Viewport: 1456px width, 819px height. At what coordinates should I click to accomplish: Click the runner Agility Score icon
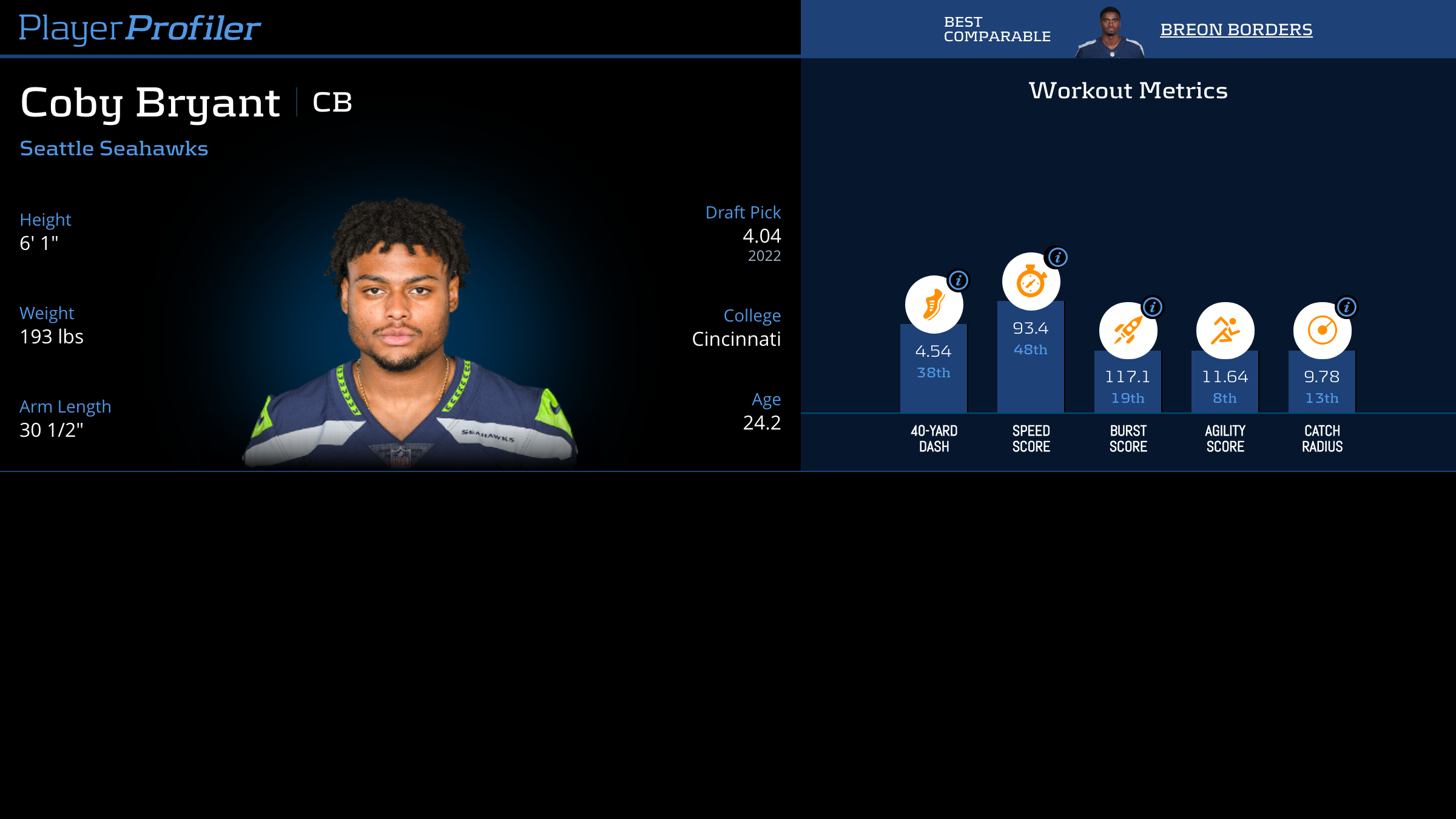coord(1224,329)
